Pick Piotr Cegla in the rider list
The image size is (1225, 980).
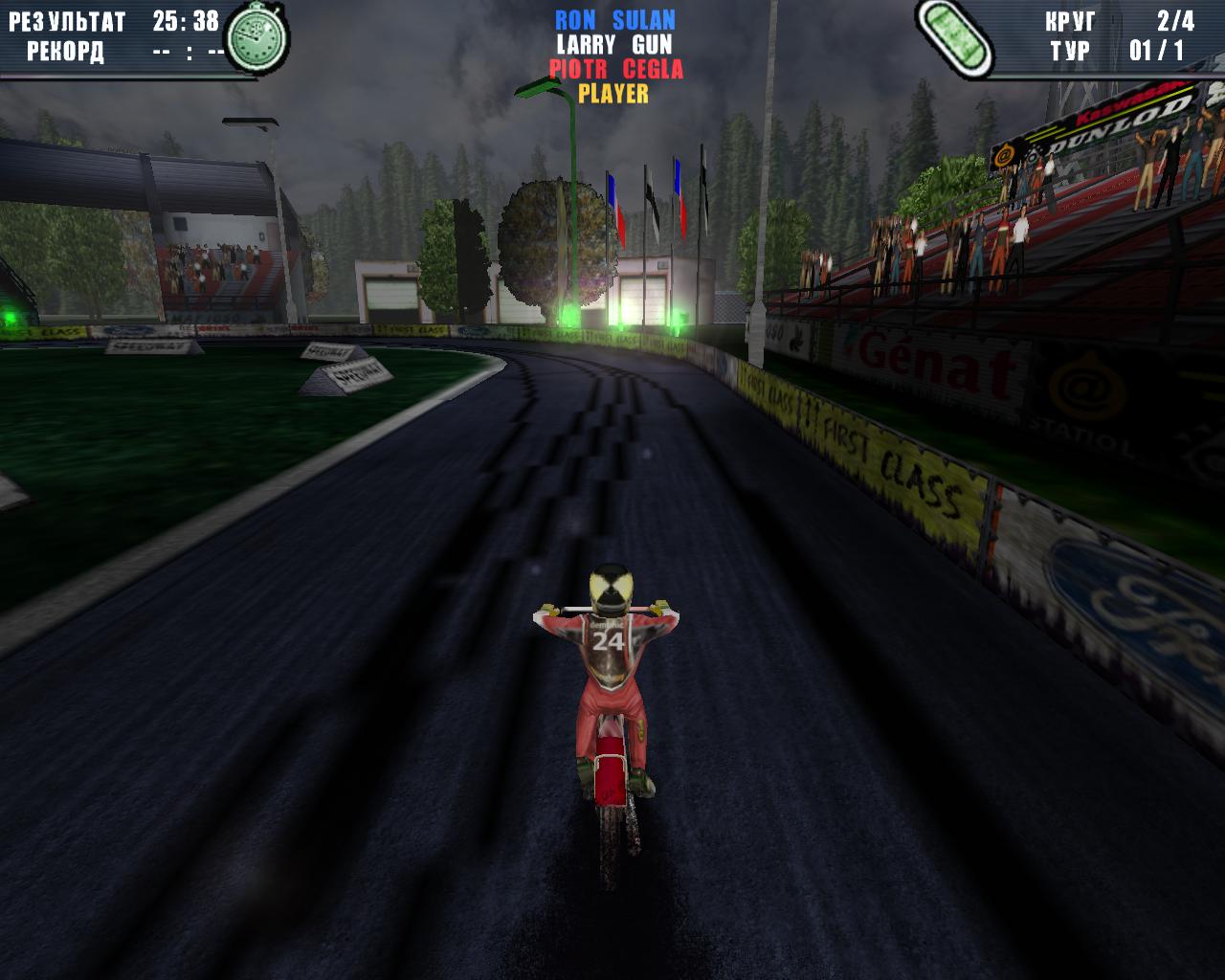click(x=615, y=69)
